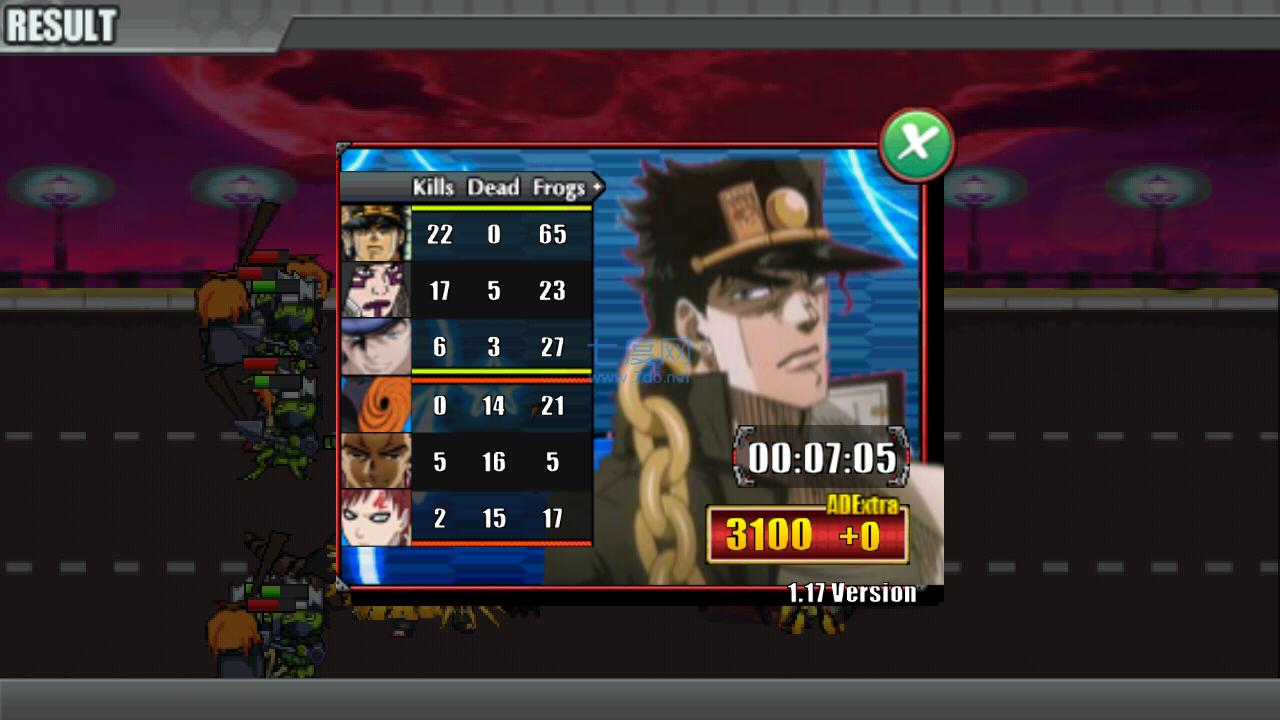Select the second-row character portrait with purple markings
Screen dimensions: 1280x720
[375, 290]
